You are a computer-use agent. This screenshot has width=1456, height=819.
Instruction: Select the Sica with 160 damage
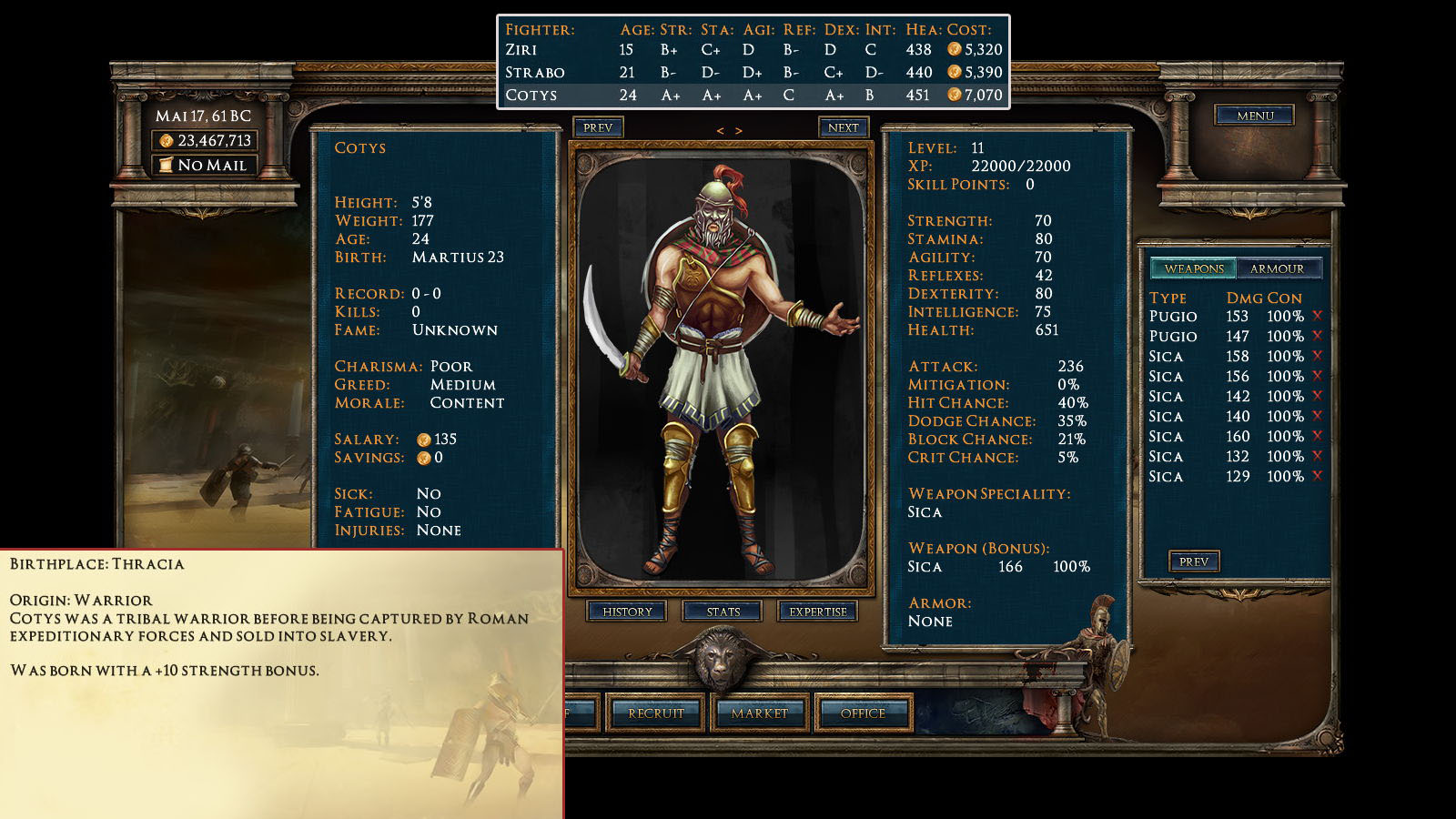(x=1166, y=437)
